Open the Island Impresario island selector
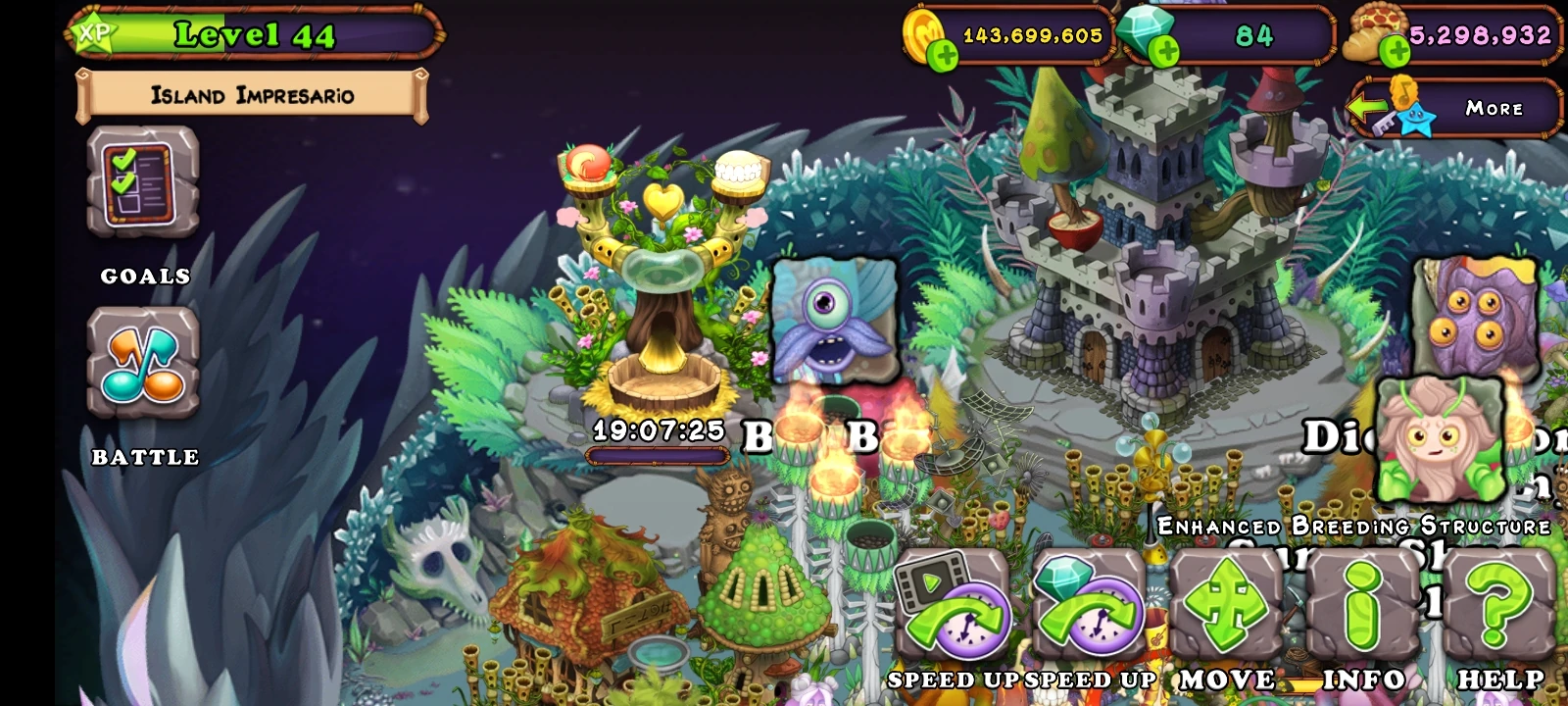This screenshot has height=706, width=1568. click(250, 94)
